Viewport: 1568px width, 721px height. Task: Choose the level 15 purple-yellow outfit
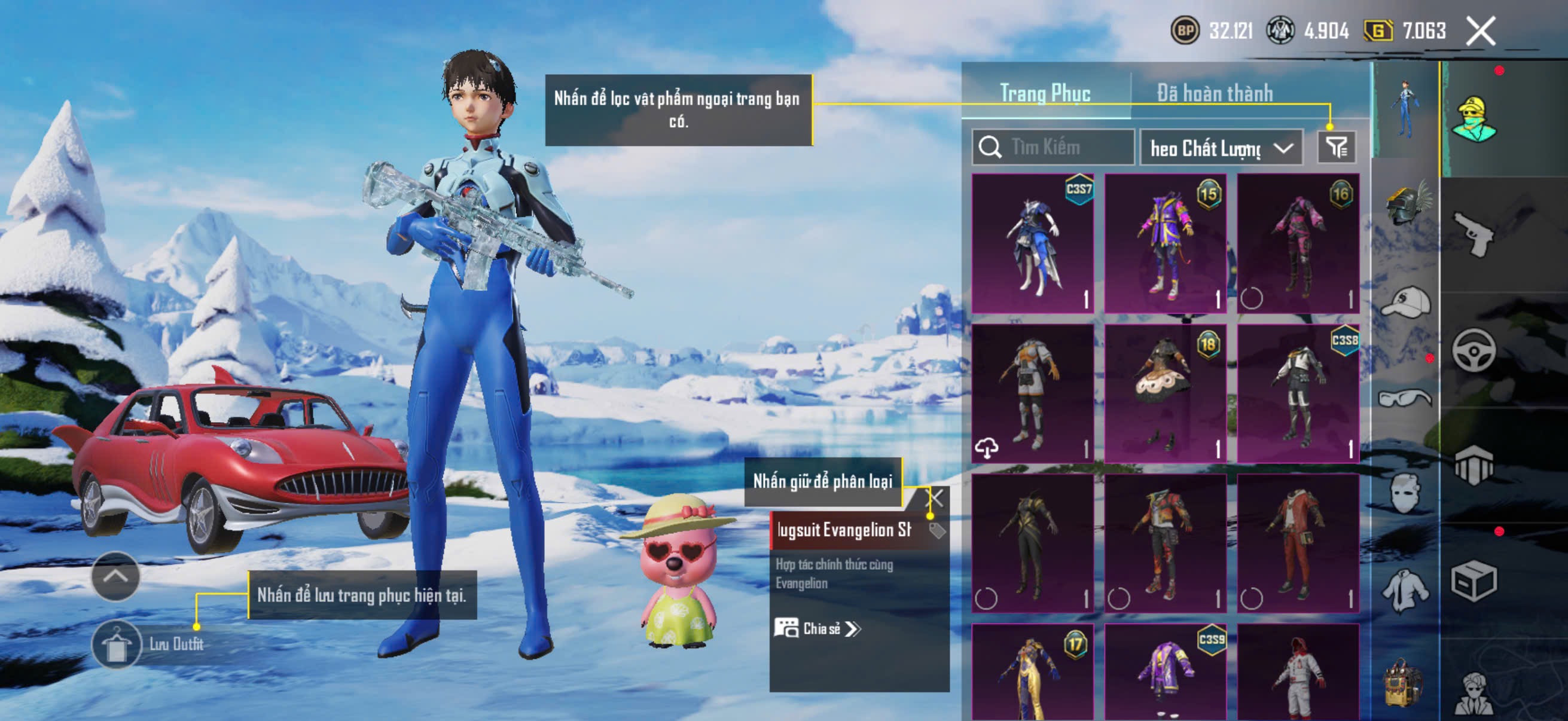(x=1165, y=243)
